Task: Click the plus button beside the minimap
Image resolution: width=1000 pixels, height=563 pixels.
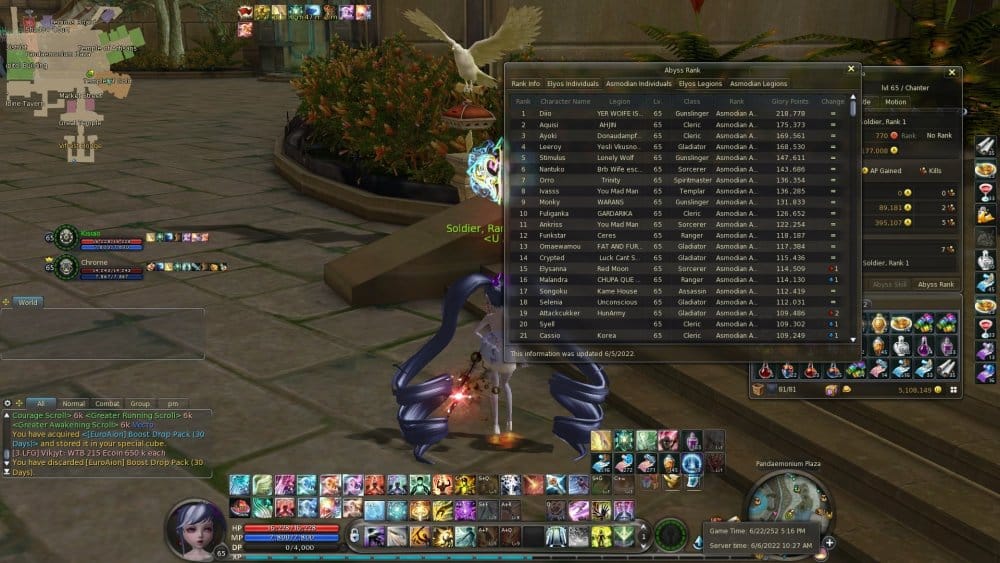Action: (x=829, y=542)
